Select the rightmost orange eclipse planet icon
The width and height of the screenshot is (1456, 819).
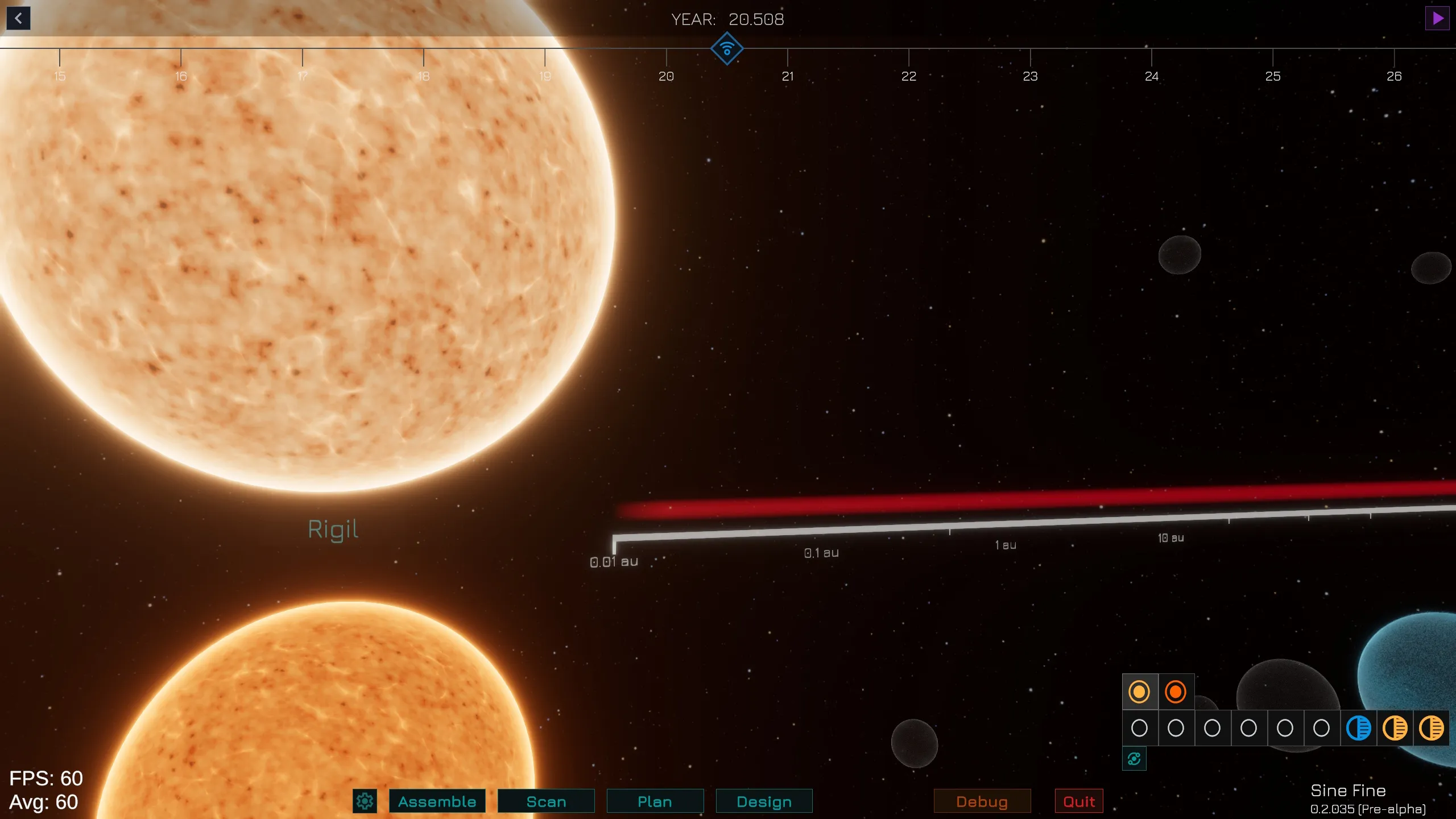pyautogui.click(x=1432, y=728)
